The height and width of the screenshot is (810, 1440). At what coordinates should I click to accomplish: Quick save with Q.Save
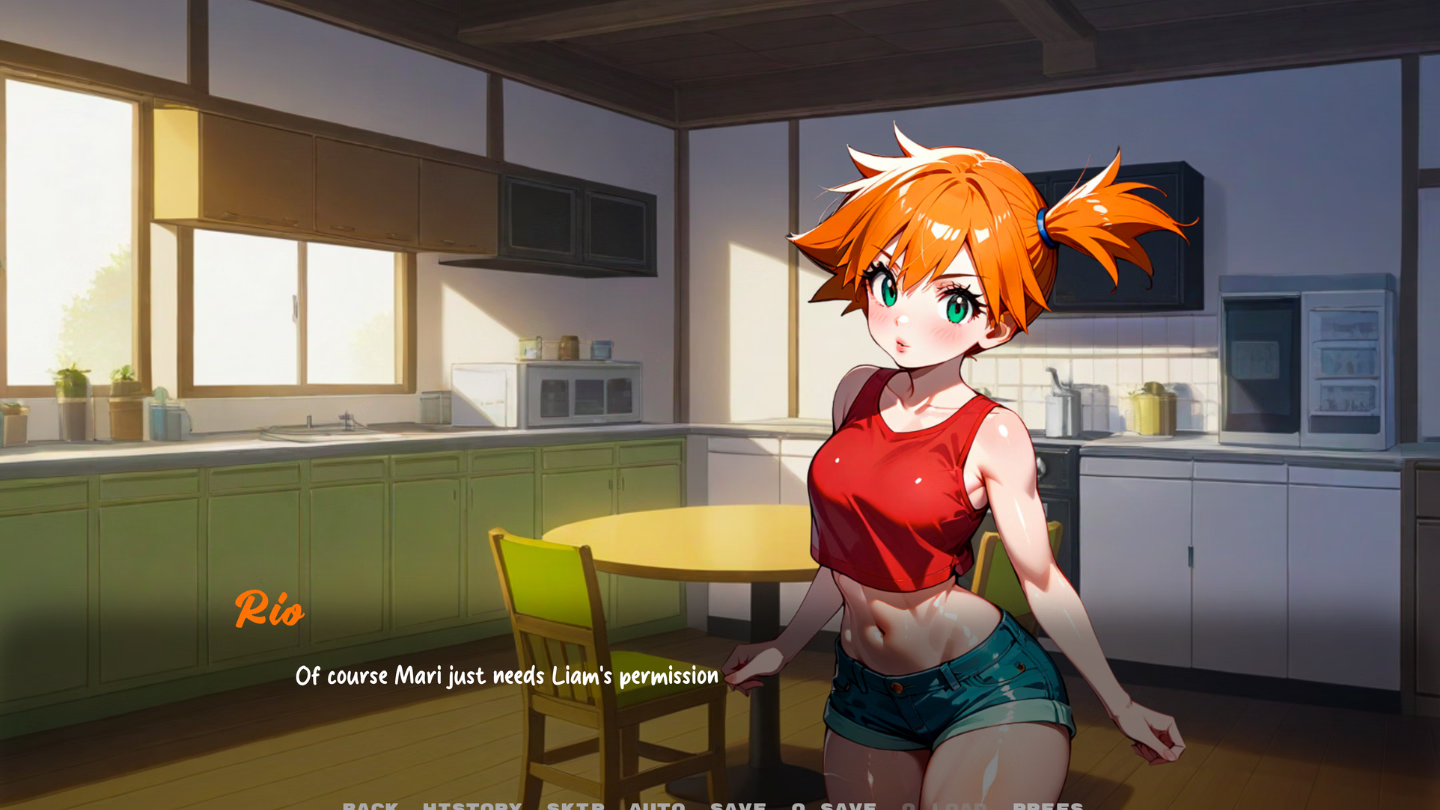(x=833, y=805)
